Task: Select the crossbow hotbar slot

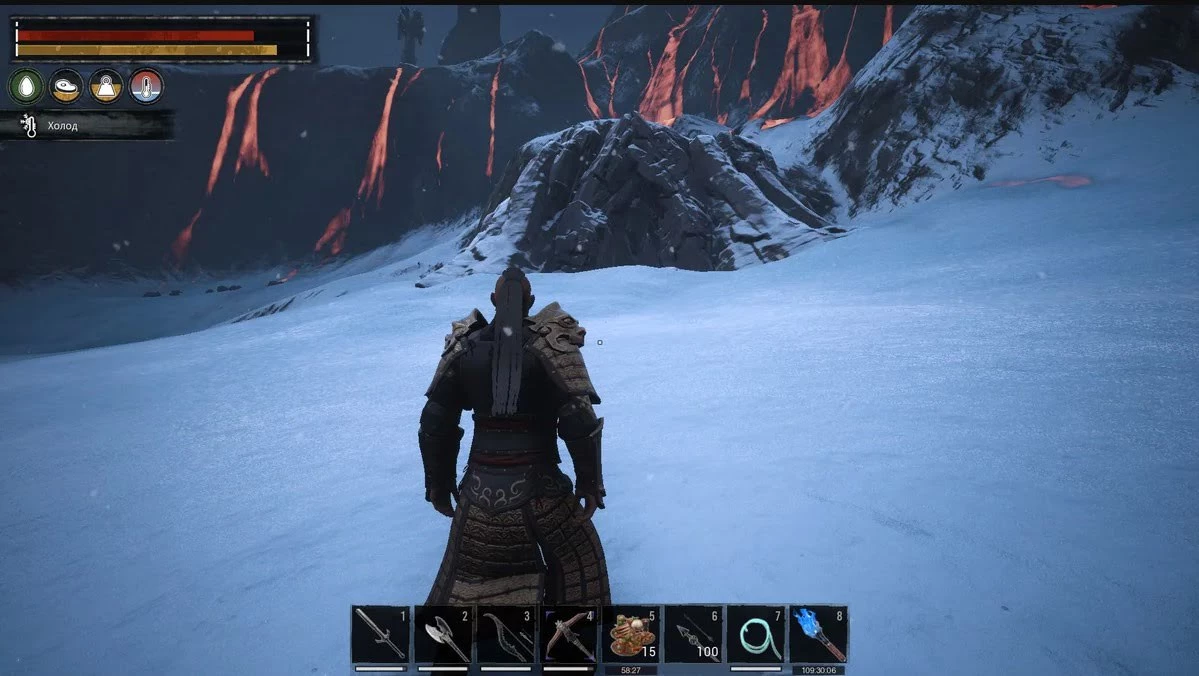Action: pos(568,634)
